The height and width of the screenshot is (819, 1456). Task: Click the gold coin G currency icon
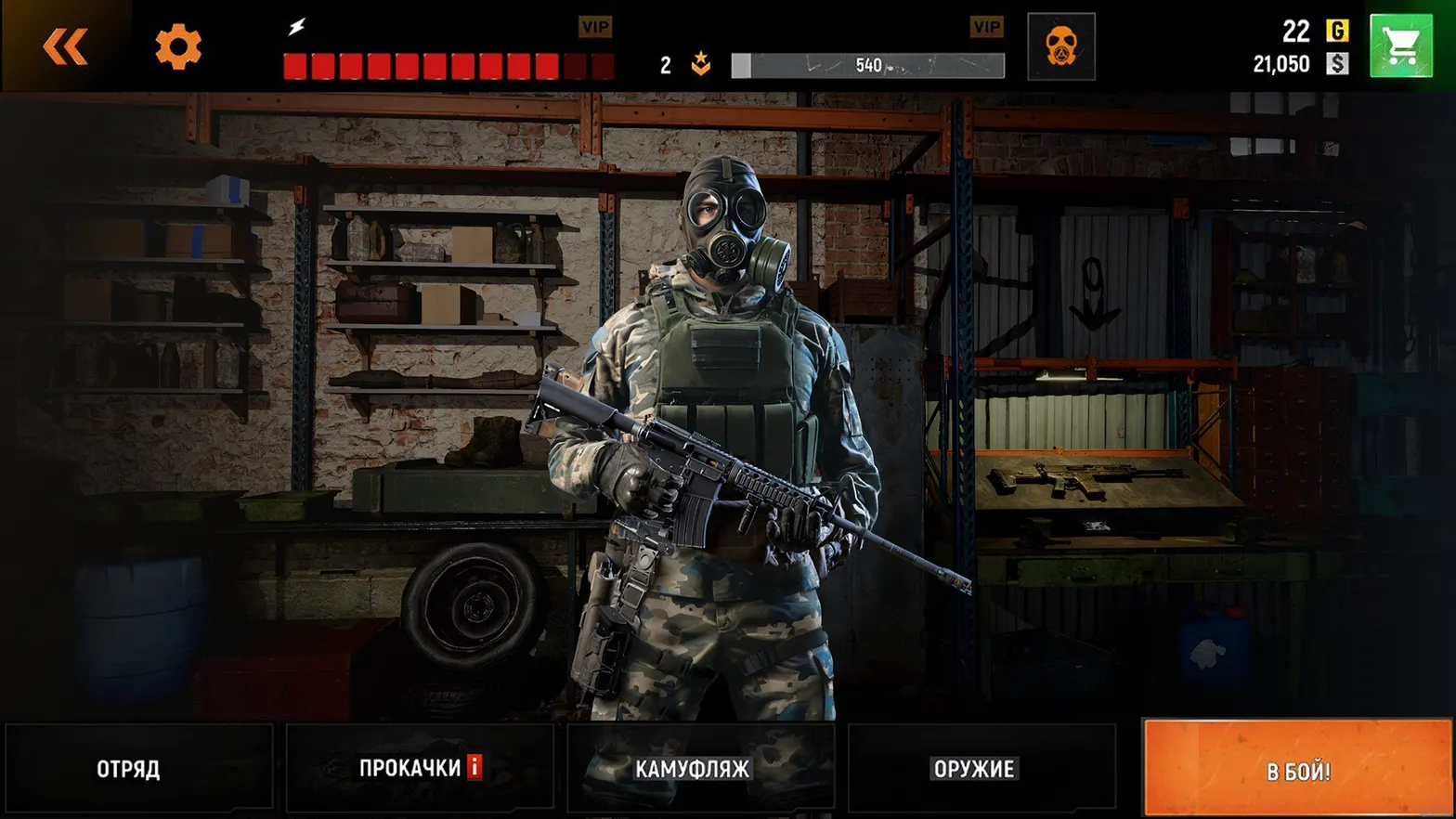(x=1337, y=32)
